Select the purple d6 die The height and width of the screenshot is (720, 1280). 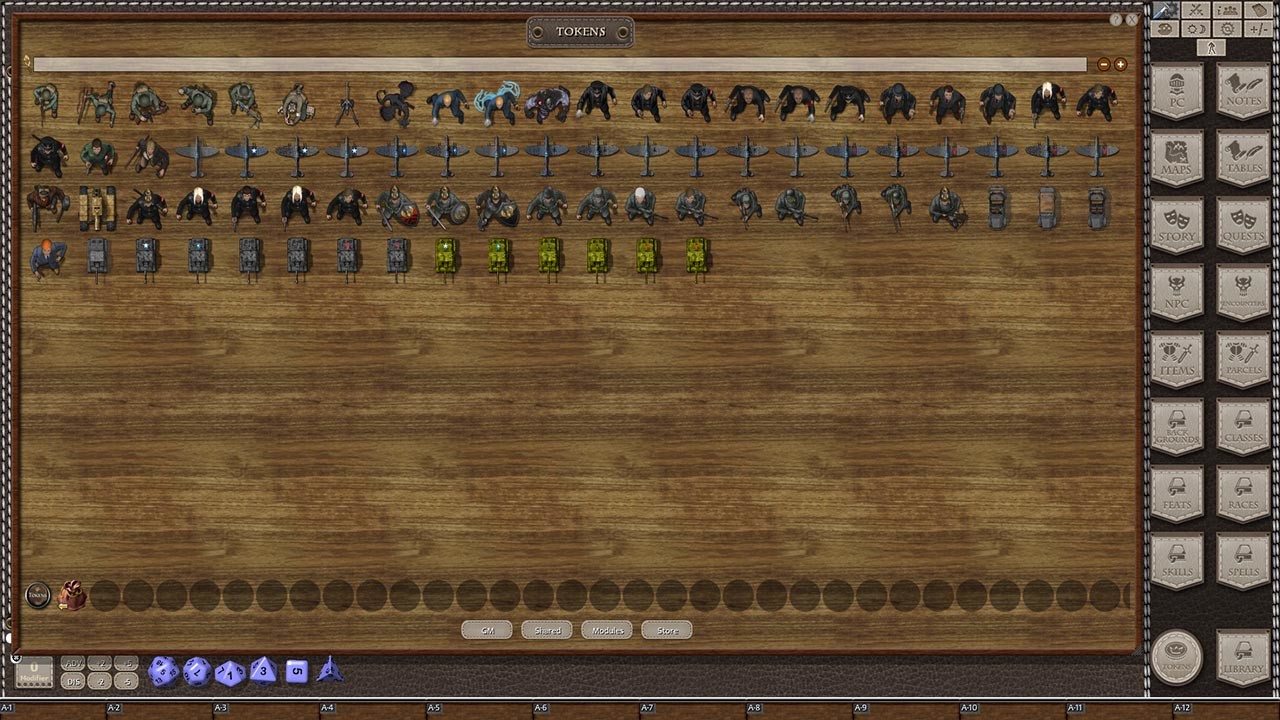(x=295, y=671)
